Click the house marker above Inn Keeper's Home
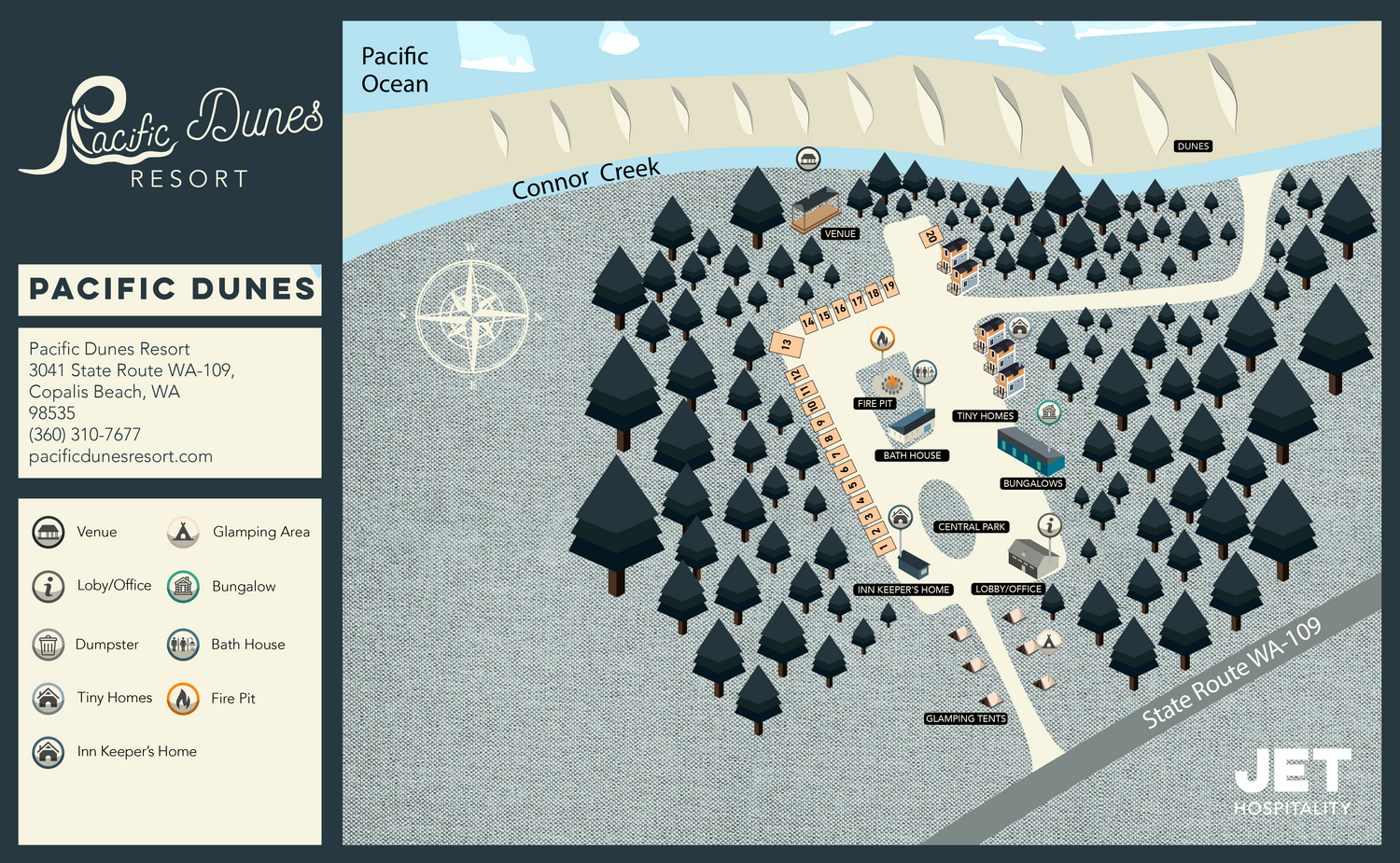Viewport: 1400px width, 863px height. (x=900, y=516)
